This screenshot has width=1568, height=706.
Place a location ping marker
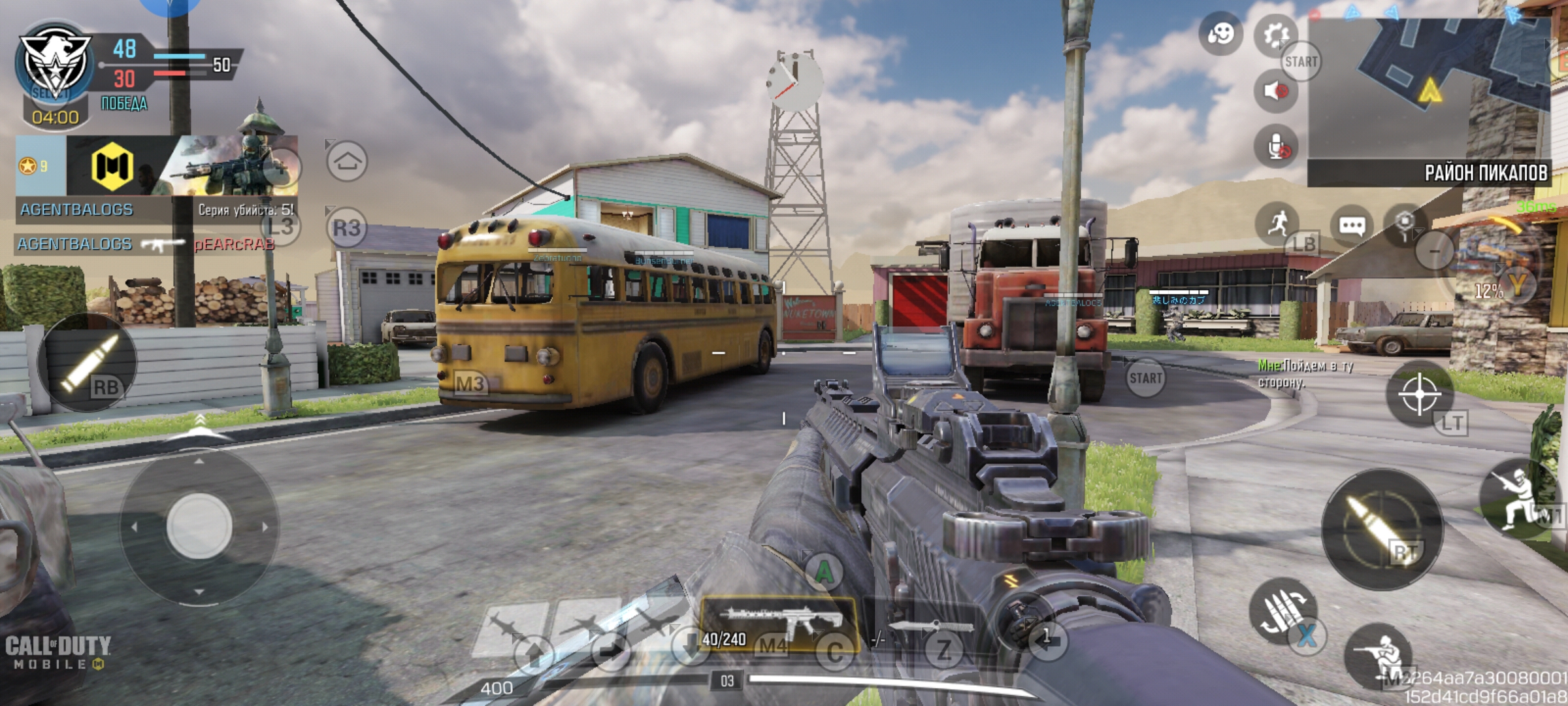coord(1405,224)
